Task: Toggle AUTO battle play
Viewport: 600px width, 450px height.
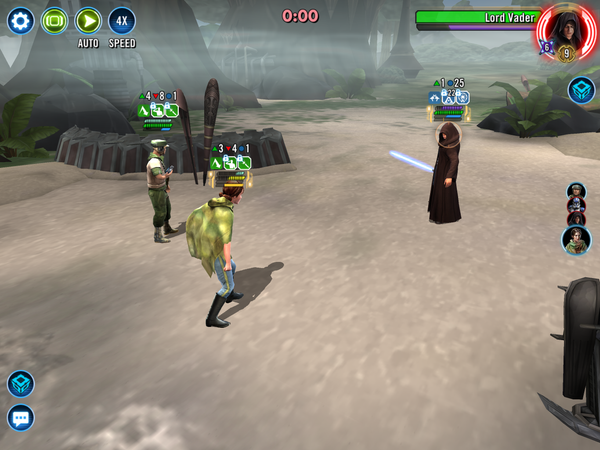Action: [88, 21]
